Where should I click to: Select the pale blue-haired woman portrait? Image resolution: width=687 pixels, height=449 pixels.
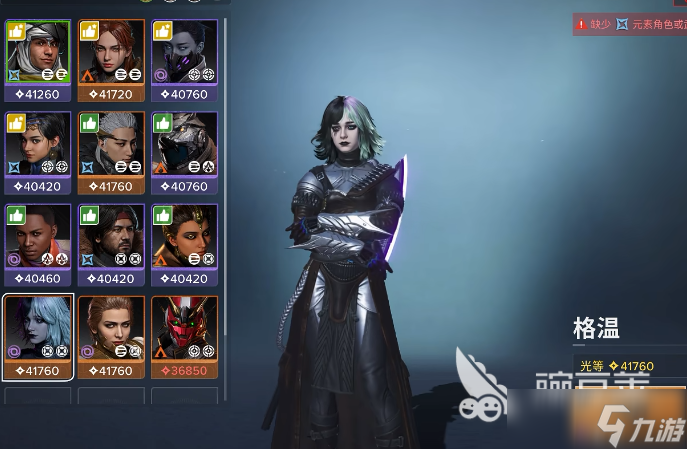(x=38, y=328)
